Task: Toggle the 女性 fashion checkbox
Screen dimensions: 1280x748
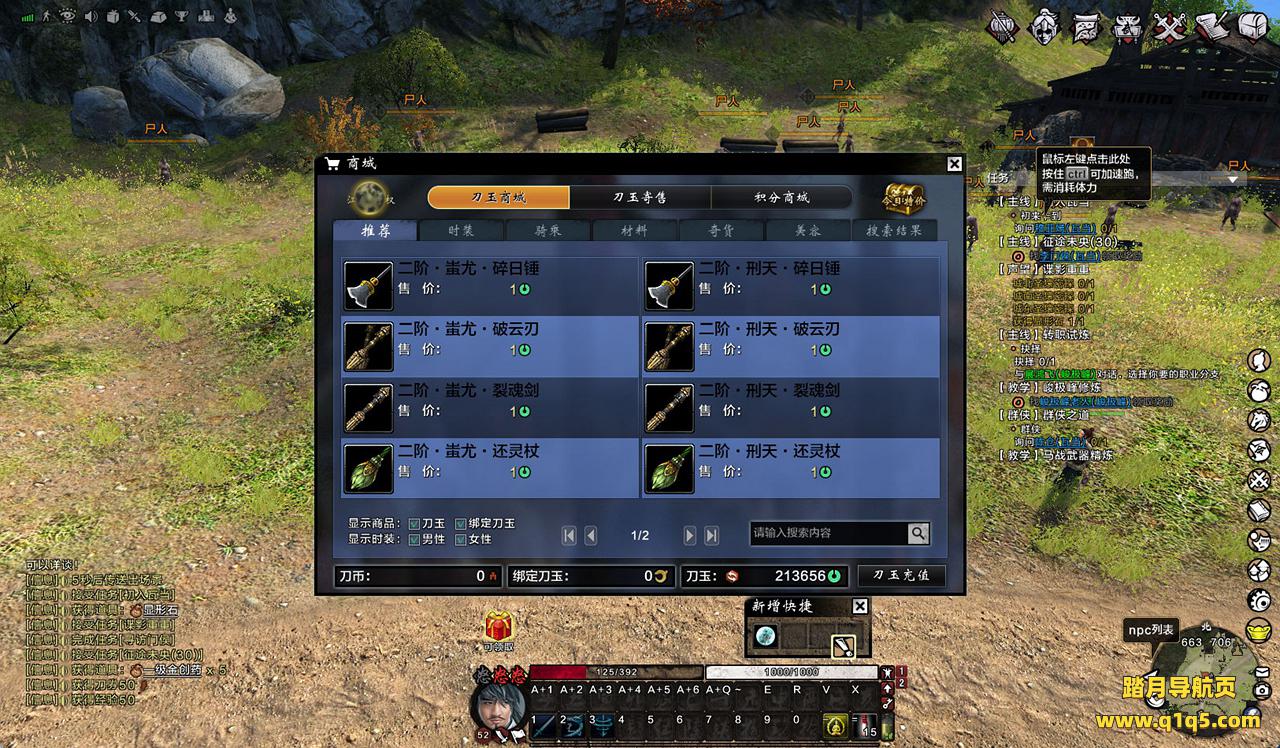Action: 461,539
